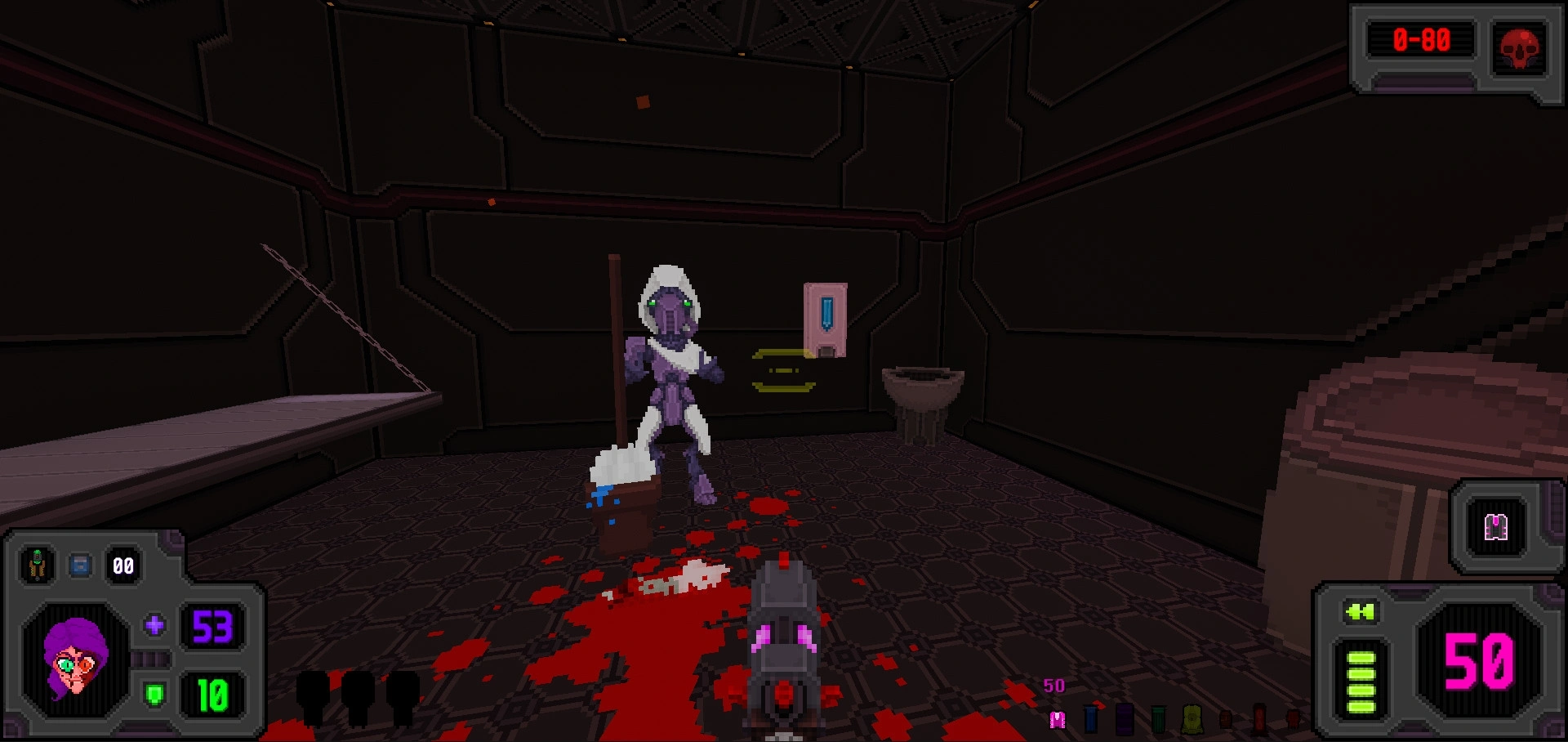Click the green-helmet soldier icon
Viewport: 1568px width, 742px height.
point(37,565)
